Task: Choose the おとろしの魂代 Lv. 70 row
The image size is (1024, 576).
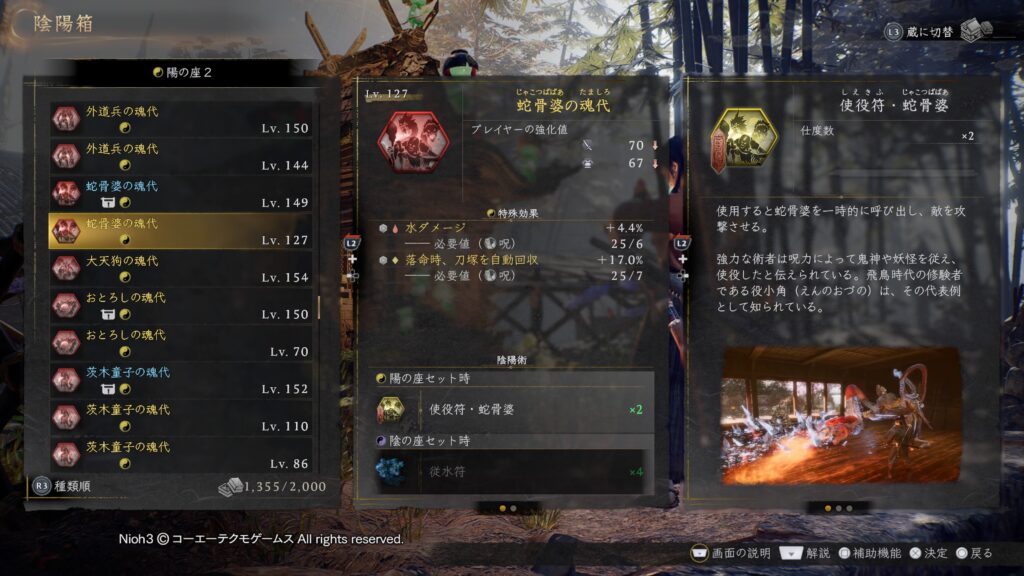Action: [x=181, y=342]
